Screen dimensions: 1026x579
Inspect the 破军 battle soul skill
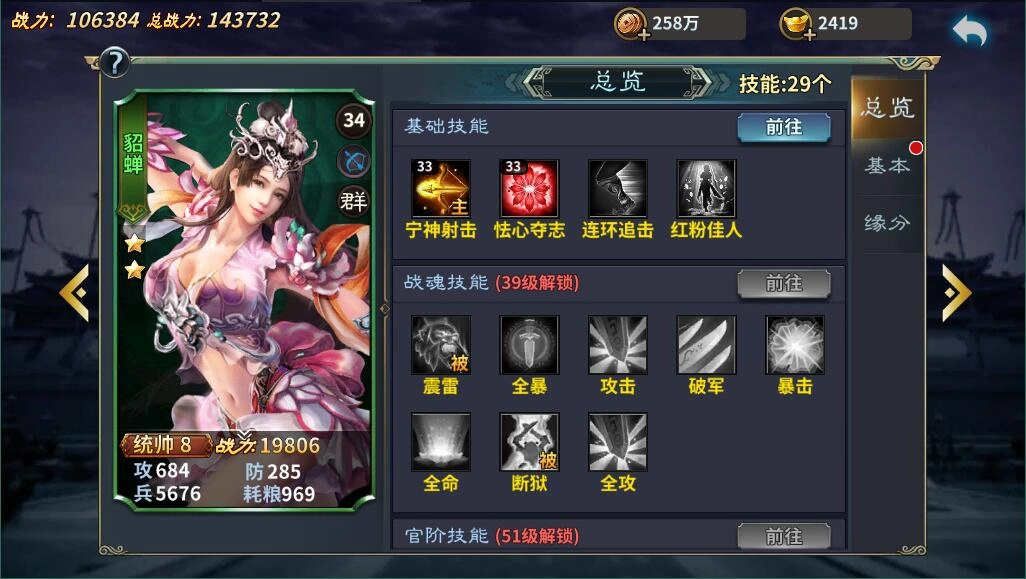point(706,345)
